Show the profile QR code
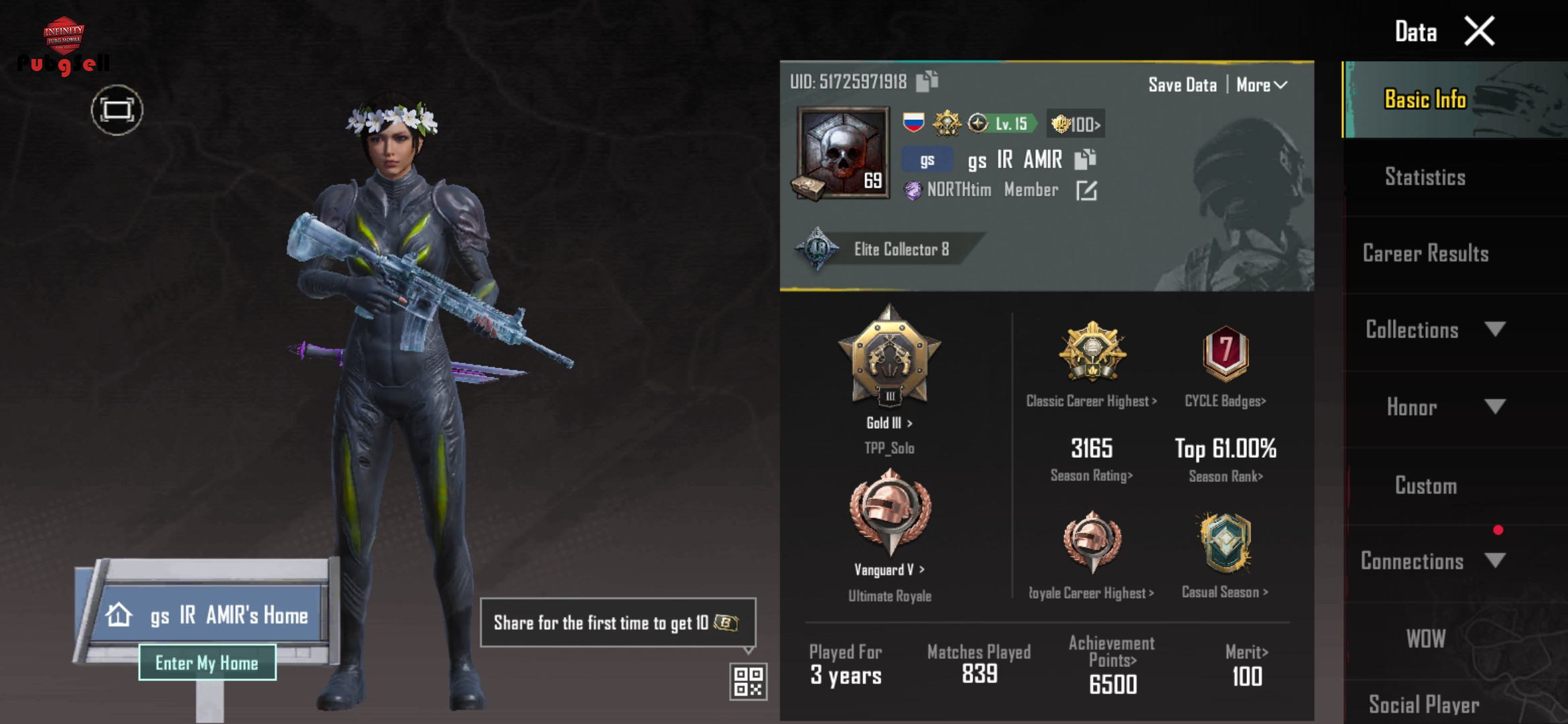The height and width of the screenshot is (724, 1568). 748,681
